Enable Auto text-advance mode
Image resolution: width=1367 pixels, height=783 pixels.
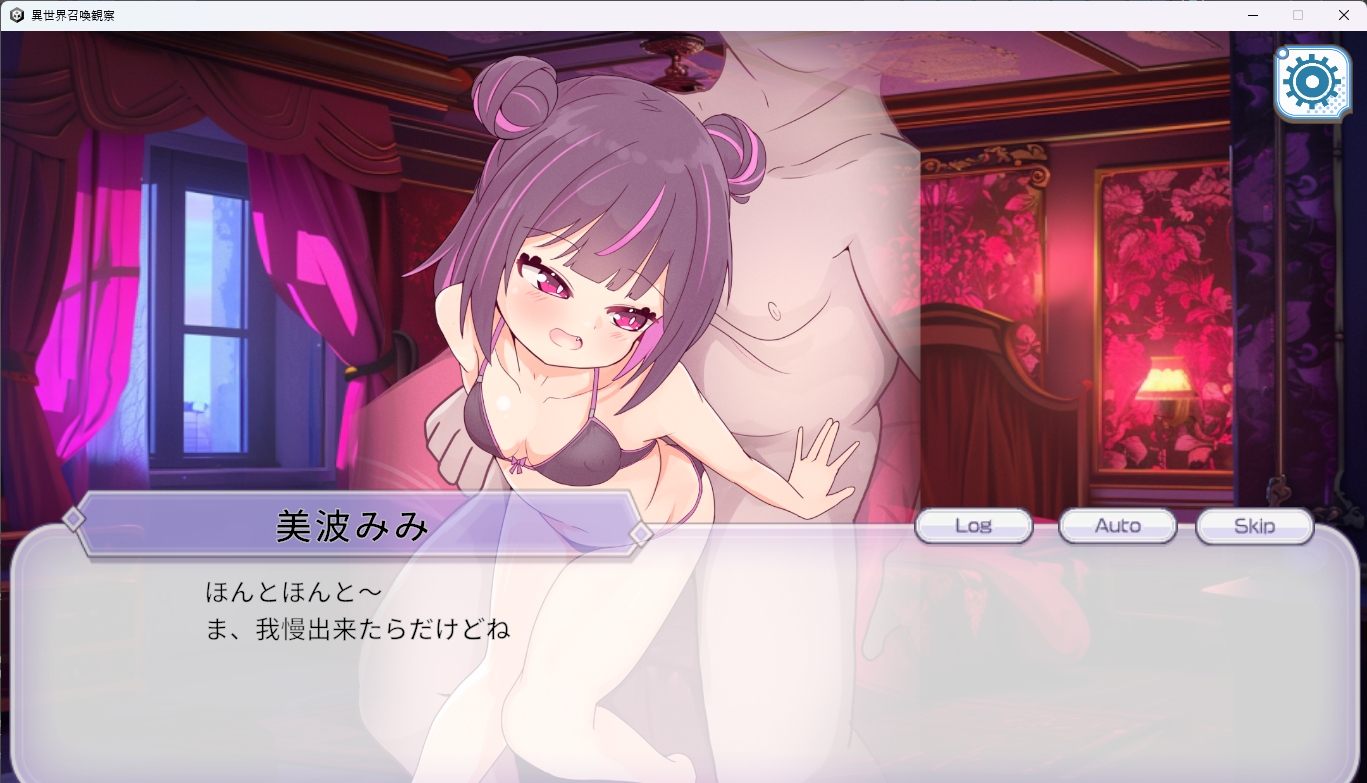1117,525
